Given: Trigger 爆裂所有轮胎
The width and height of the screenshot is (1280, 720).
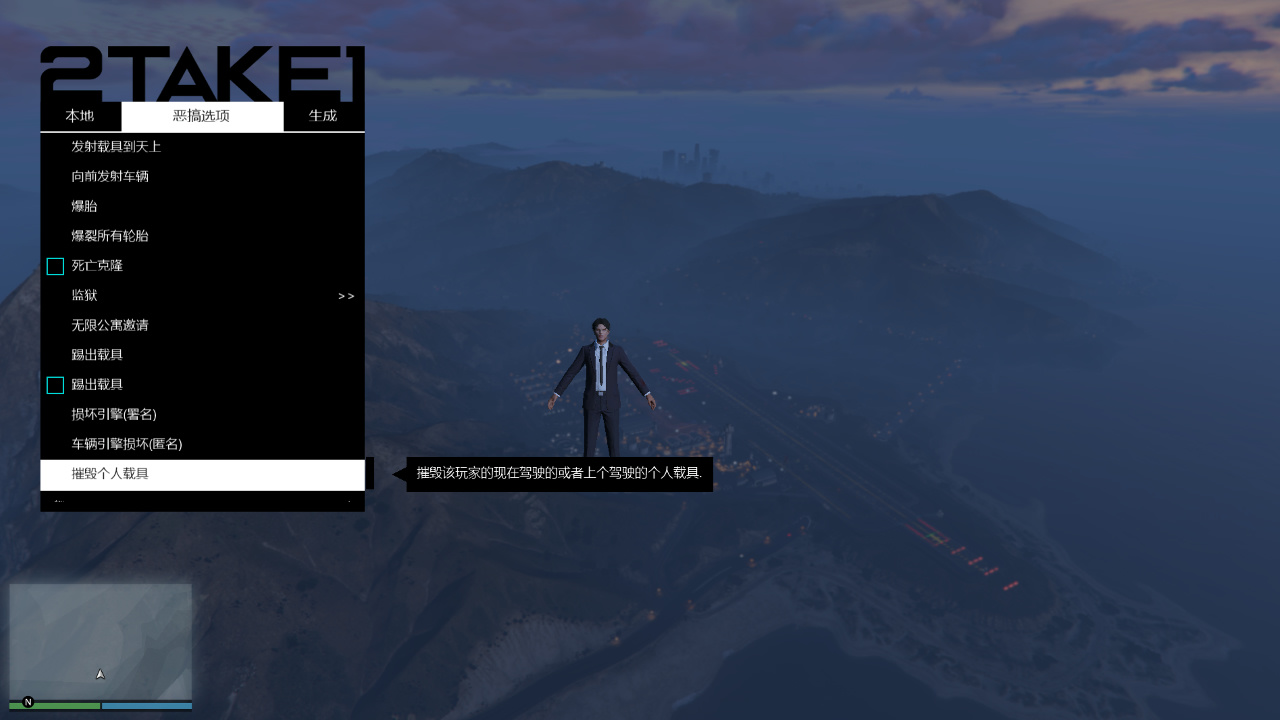Looking at the screenshot, I should coord(110,236).
